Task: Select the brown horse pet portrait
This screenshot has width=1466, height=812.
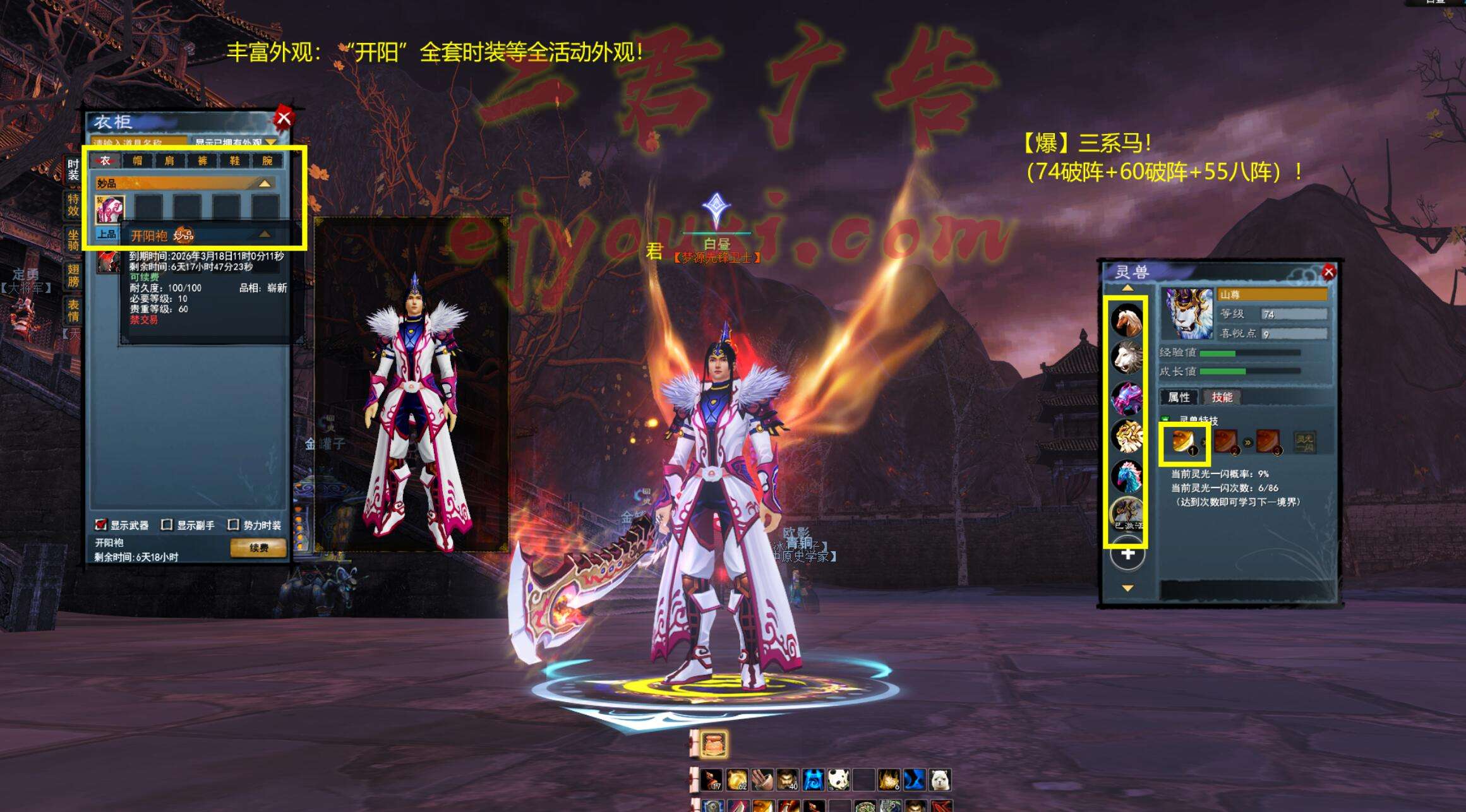Action: (x=1127, y=321)
